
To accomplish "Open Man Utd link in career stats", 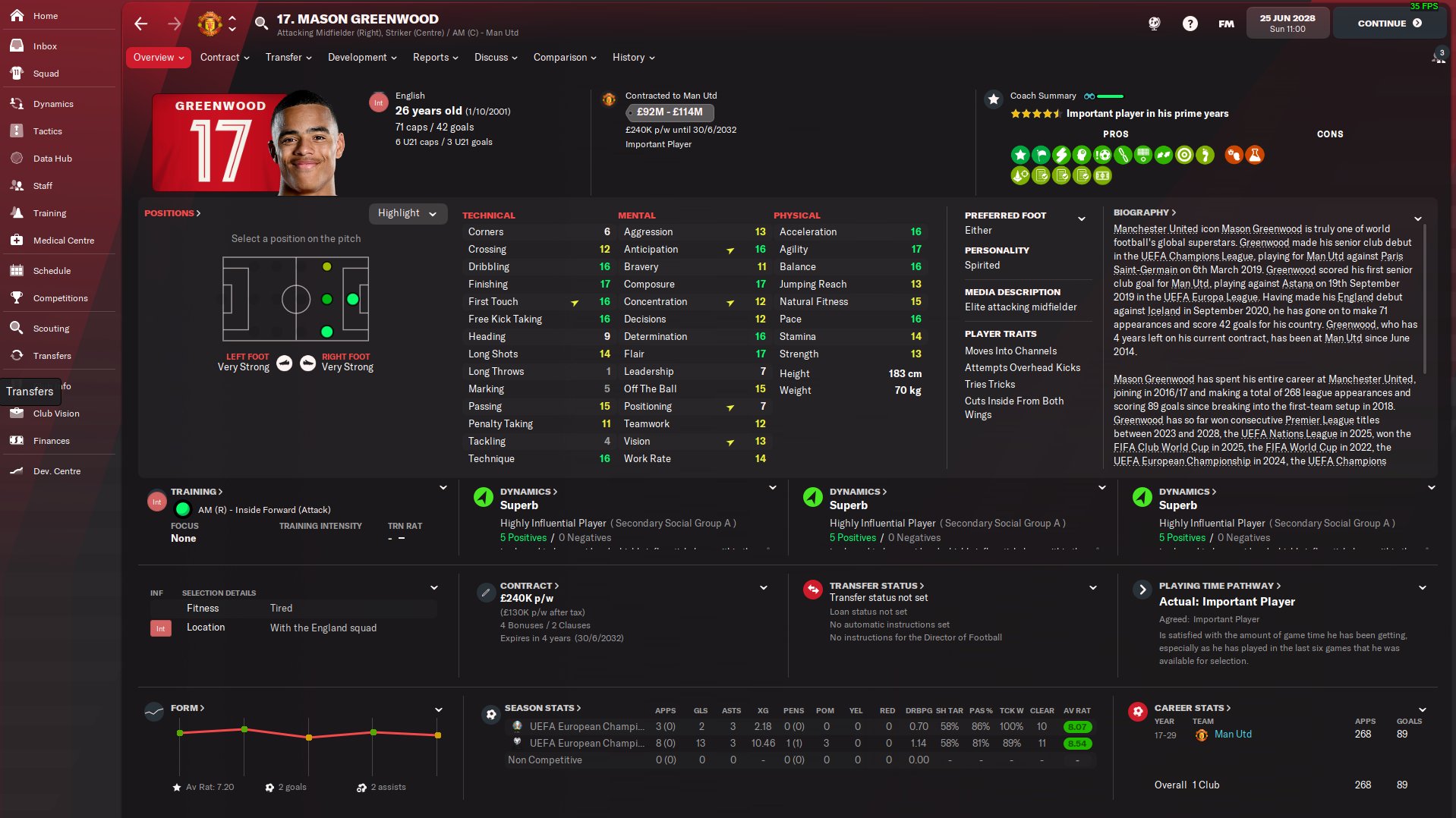I will 1232,734.
